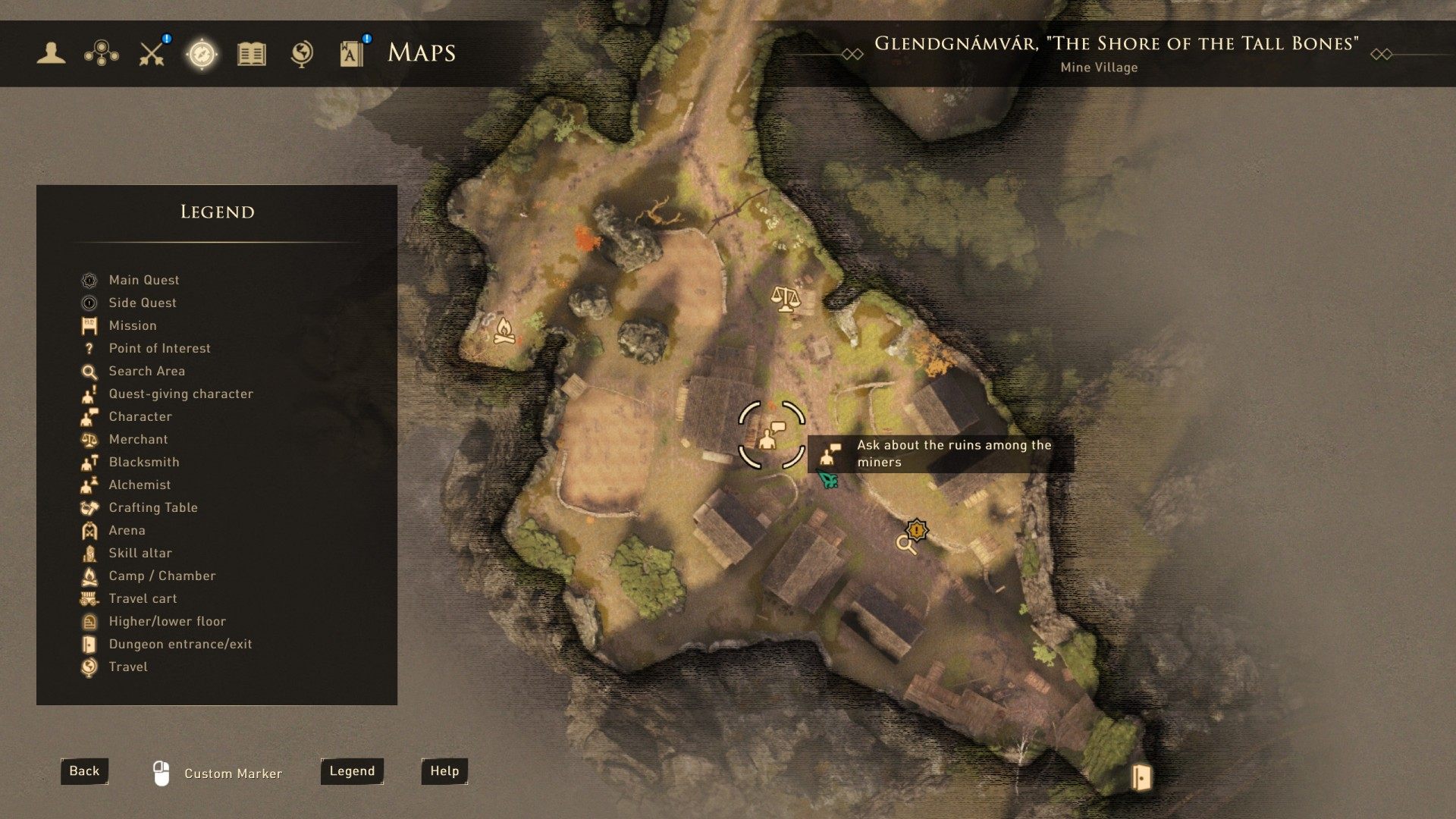Select the dungeon door exit marker

[x=1141, y=777]
